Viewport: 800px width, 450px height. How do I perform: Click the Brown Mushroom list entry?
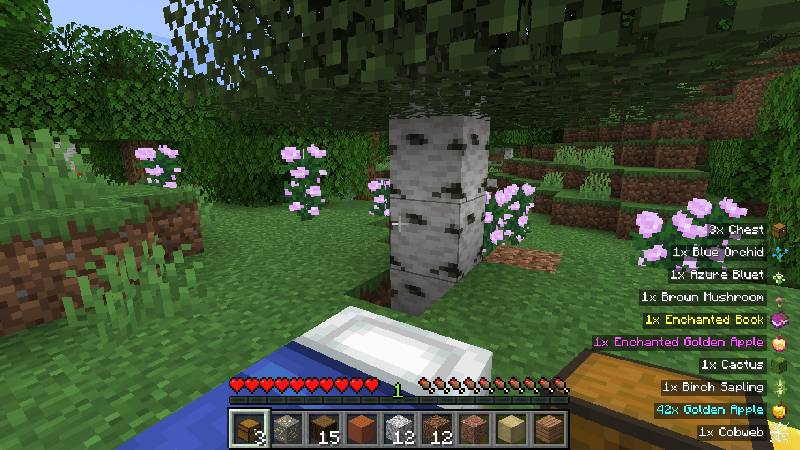(x=708, y=297)
